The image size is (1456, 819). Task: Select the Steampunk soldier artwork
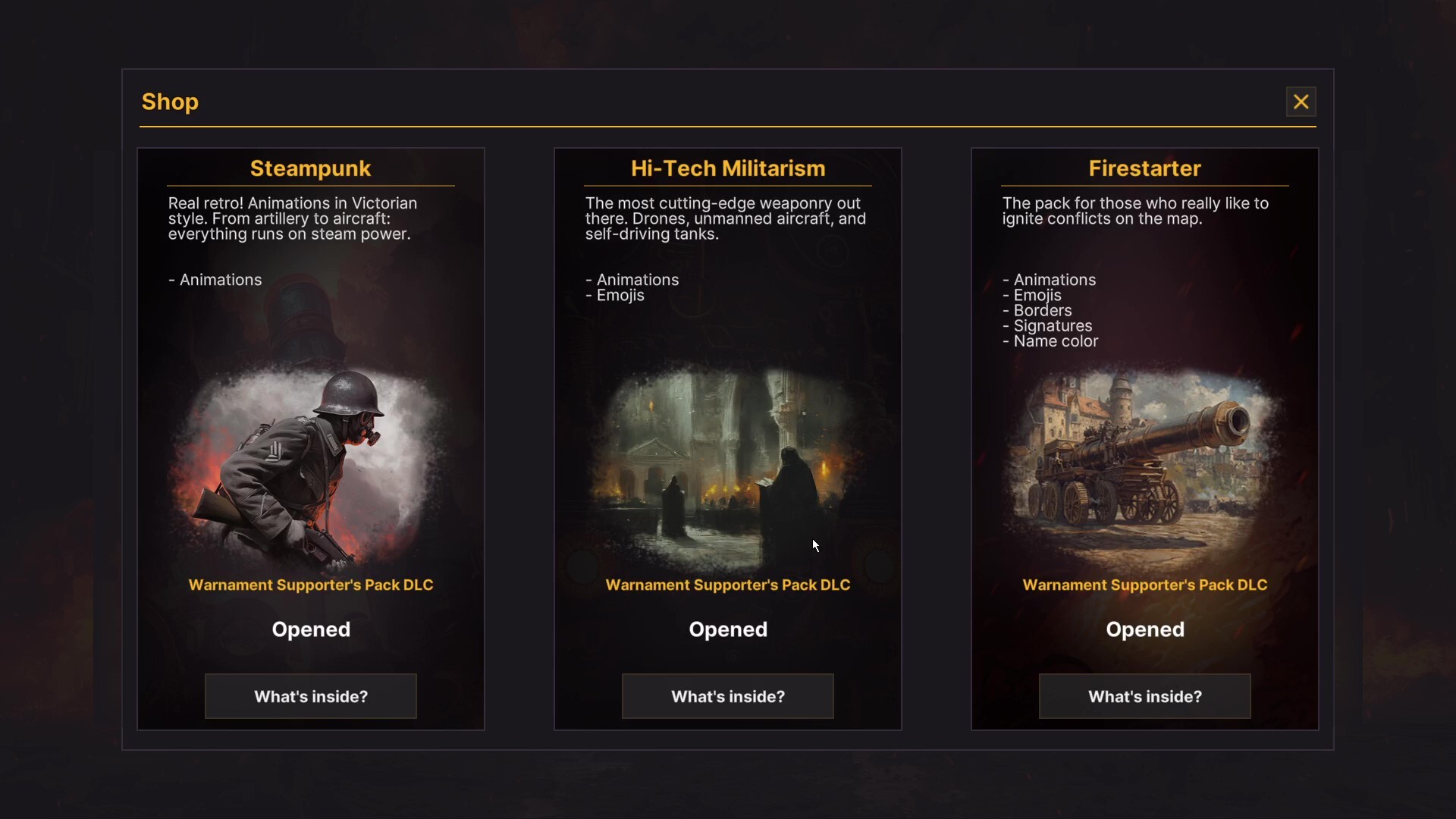311,466
